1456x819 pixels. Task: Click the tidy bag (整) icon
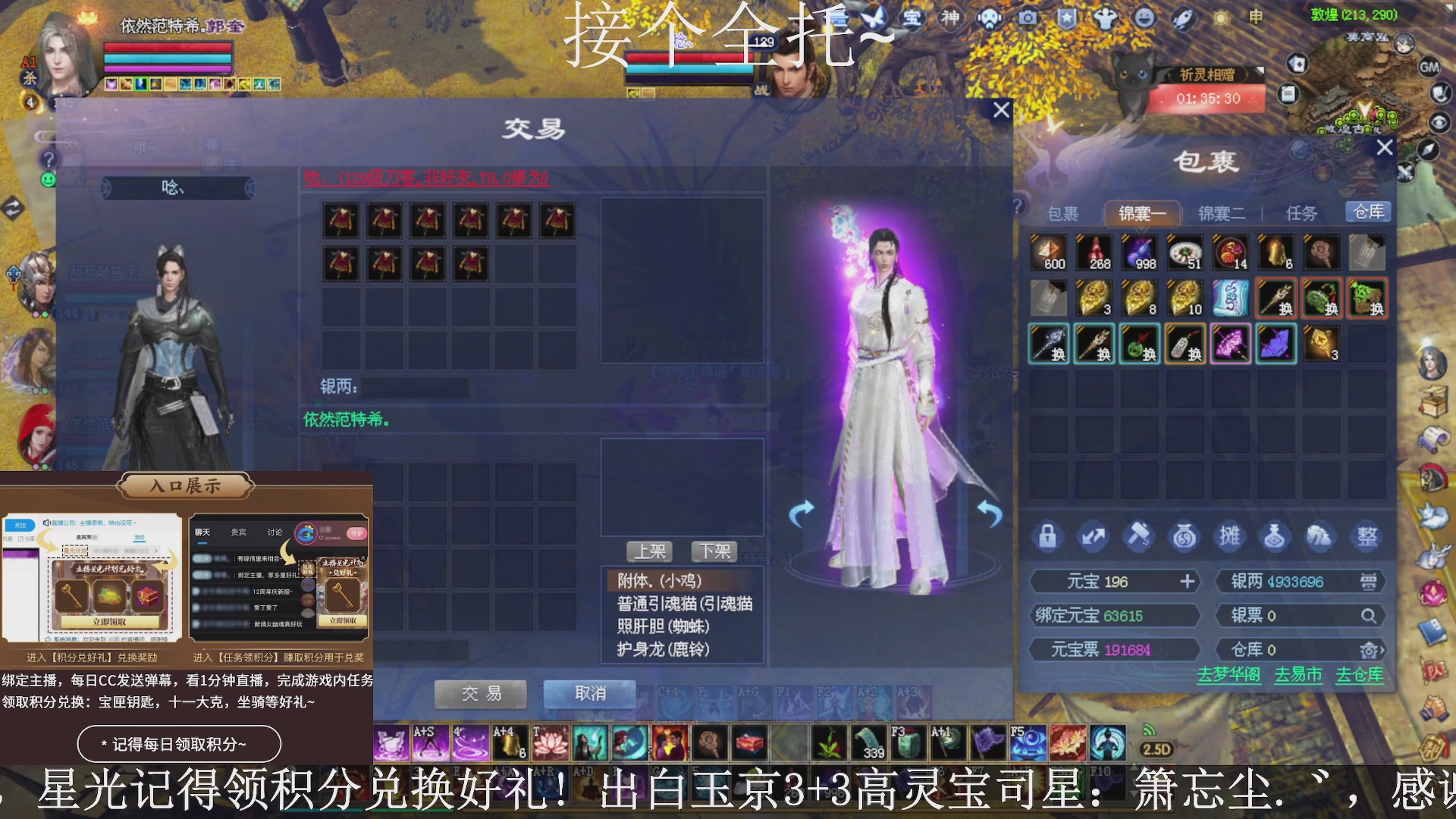tap(1367, 536)
